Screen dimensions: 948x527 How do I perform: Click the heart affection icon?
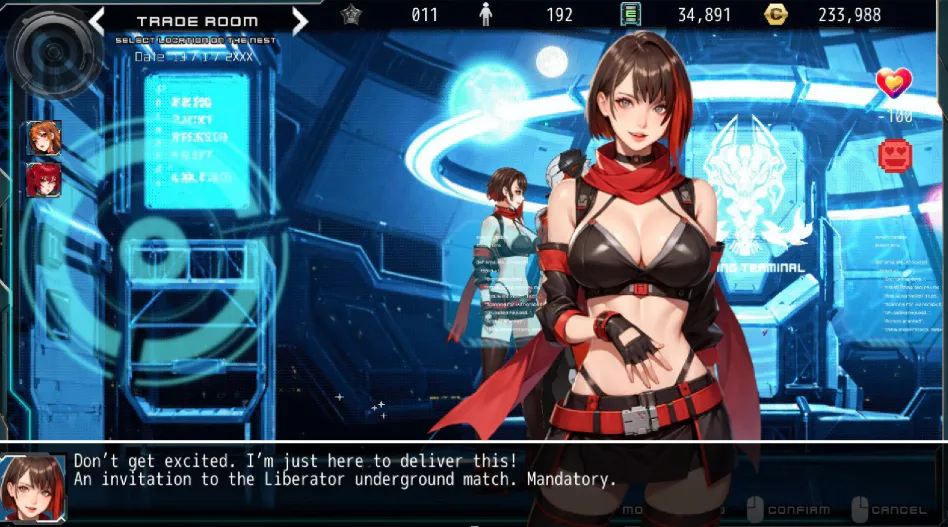(x=893, y=83)
